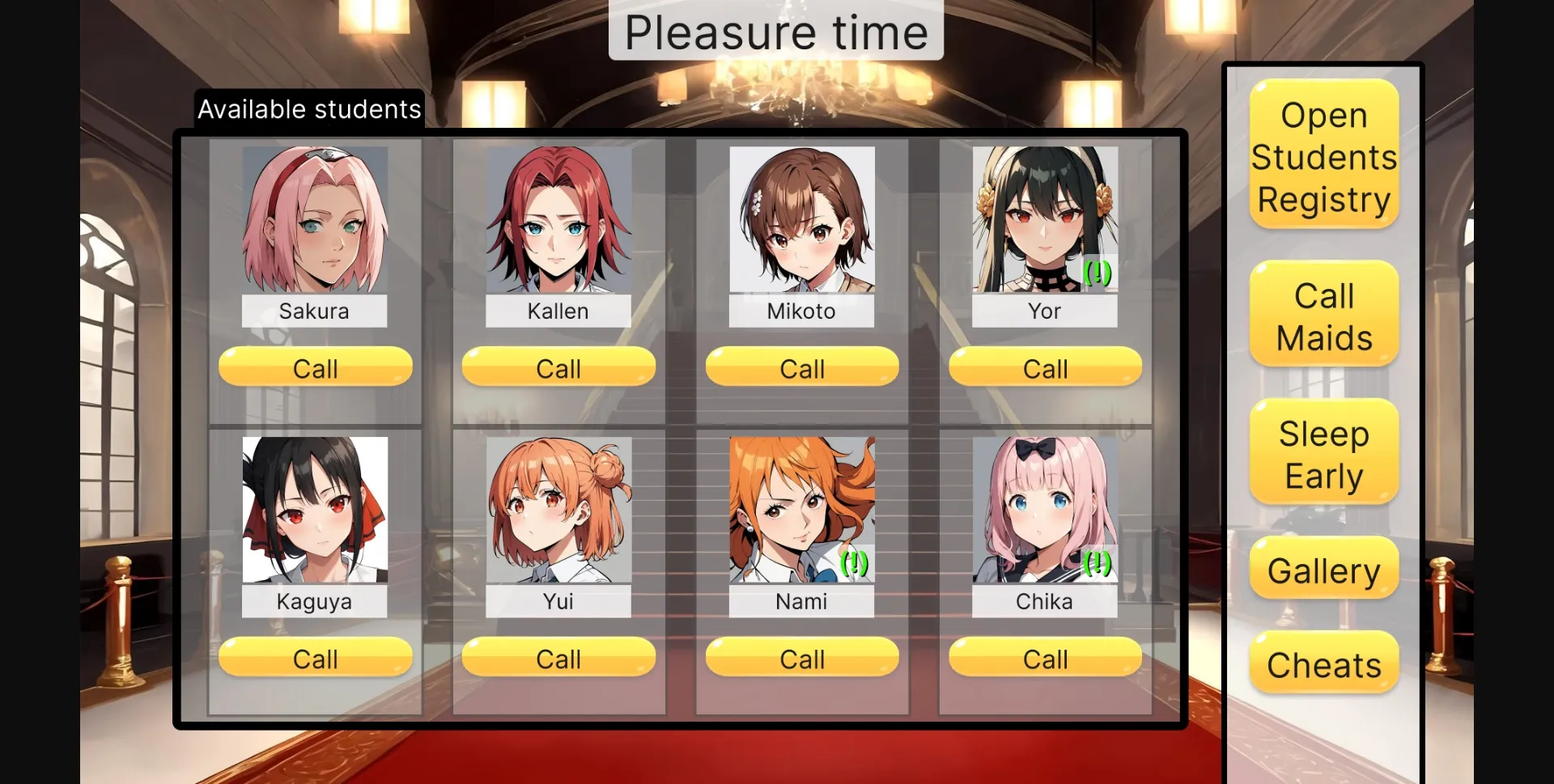Screen dimensions: 1554x784
Task: Click the Call Maids button
Action: click(1323, 316)
